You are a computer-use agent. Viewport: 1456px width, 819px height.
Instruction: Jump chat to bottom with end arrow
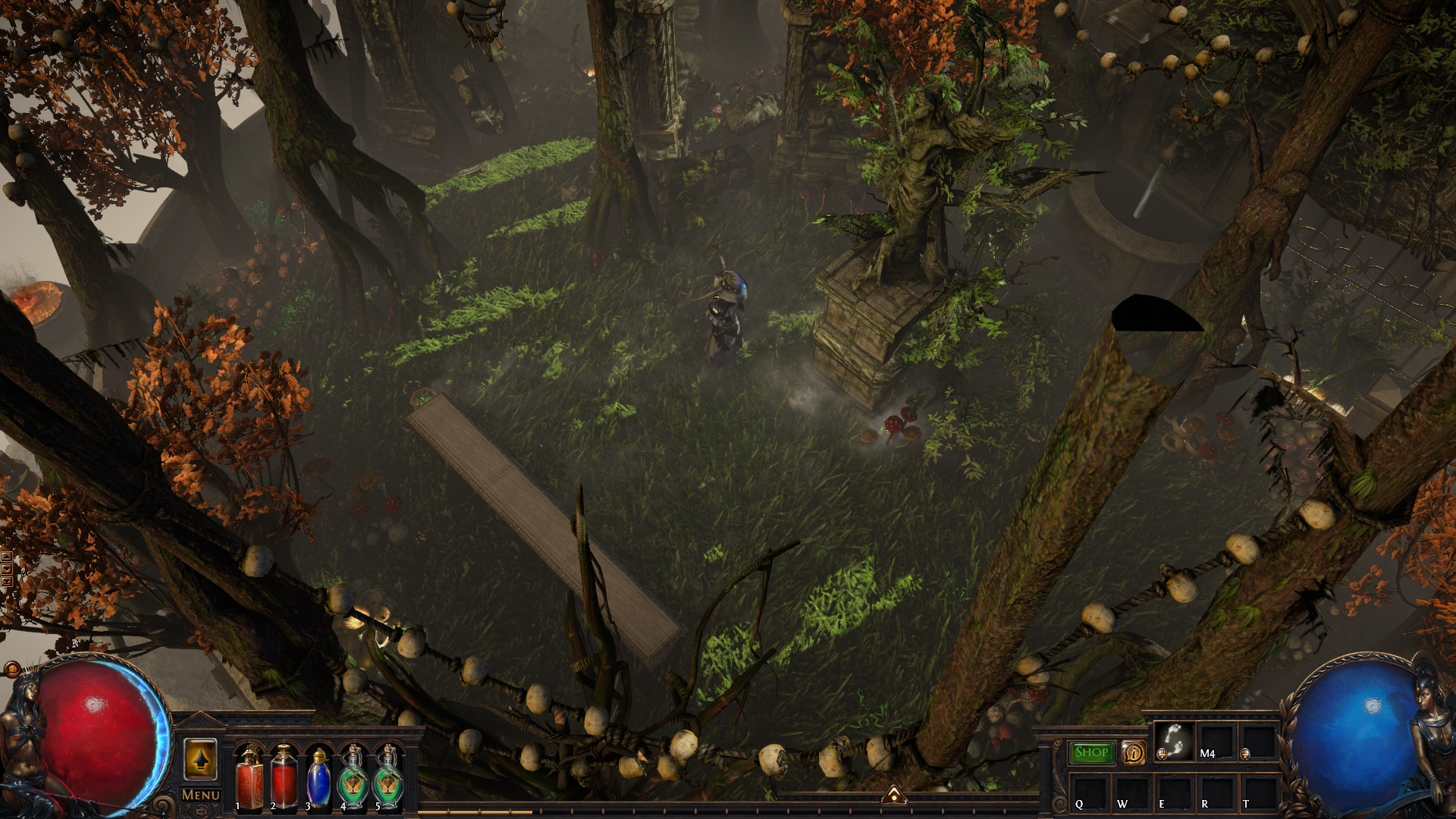pyautogui.click(x=6, y=581)
